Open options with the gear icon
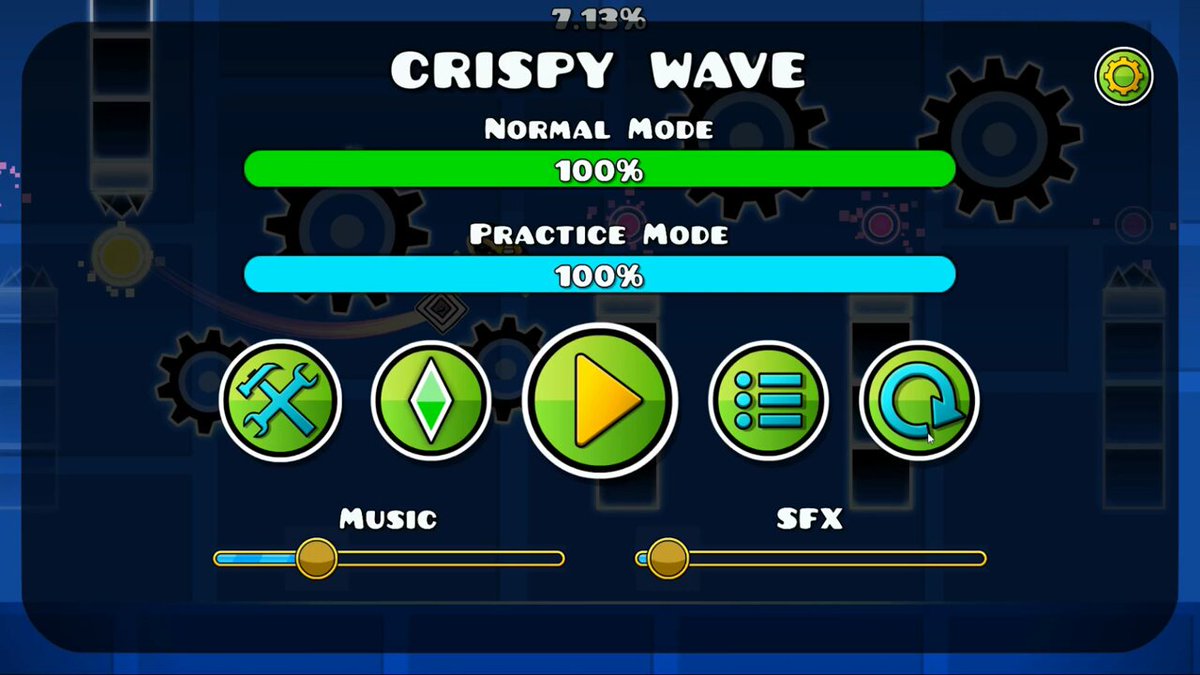Screen dimensions: 1200x675 pos(1124,76)
